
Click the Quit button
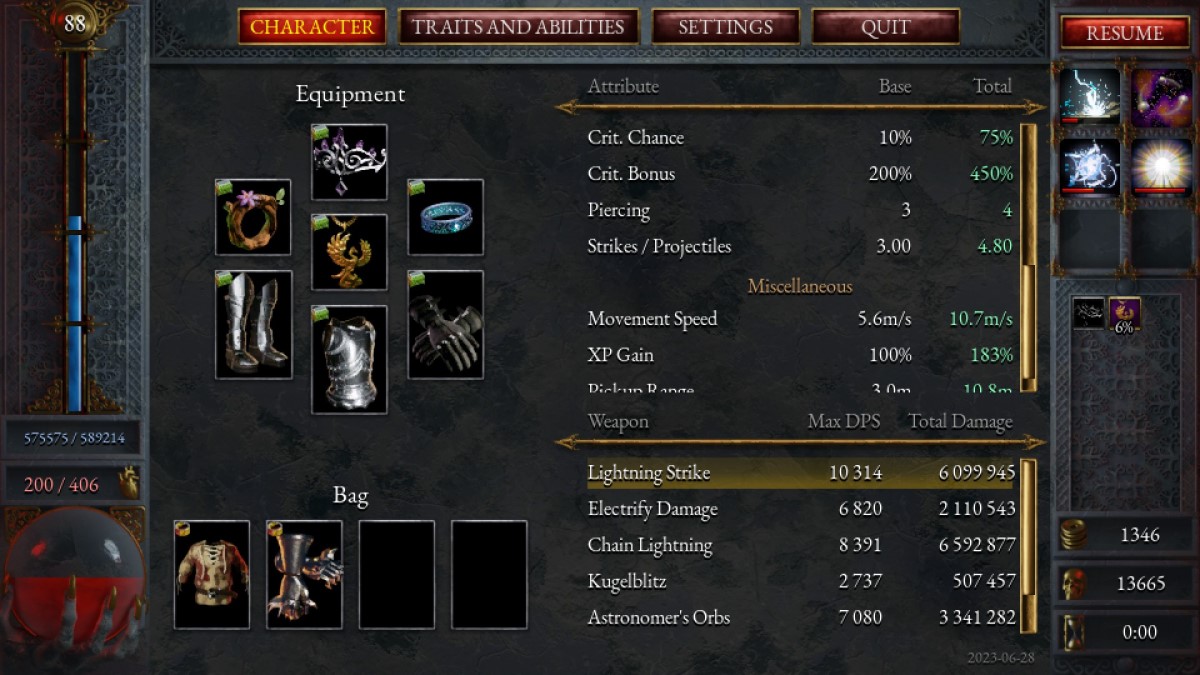[885, 27]
